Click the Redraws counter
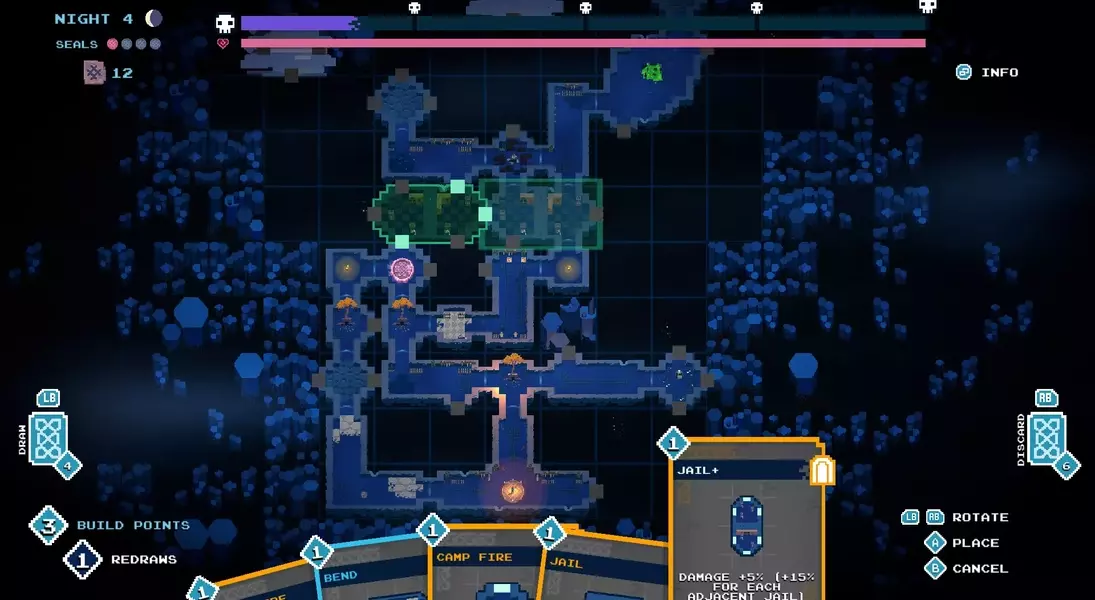 (x=84, y=559)
